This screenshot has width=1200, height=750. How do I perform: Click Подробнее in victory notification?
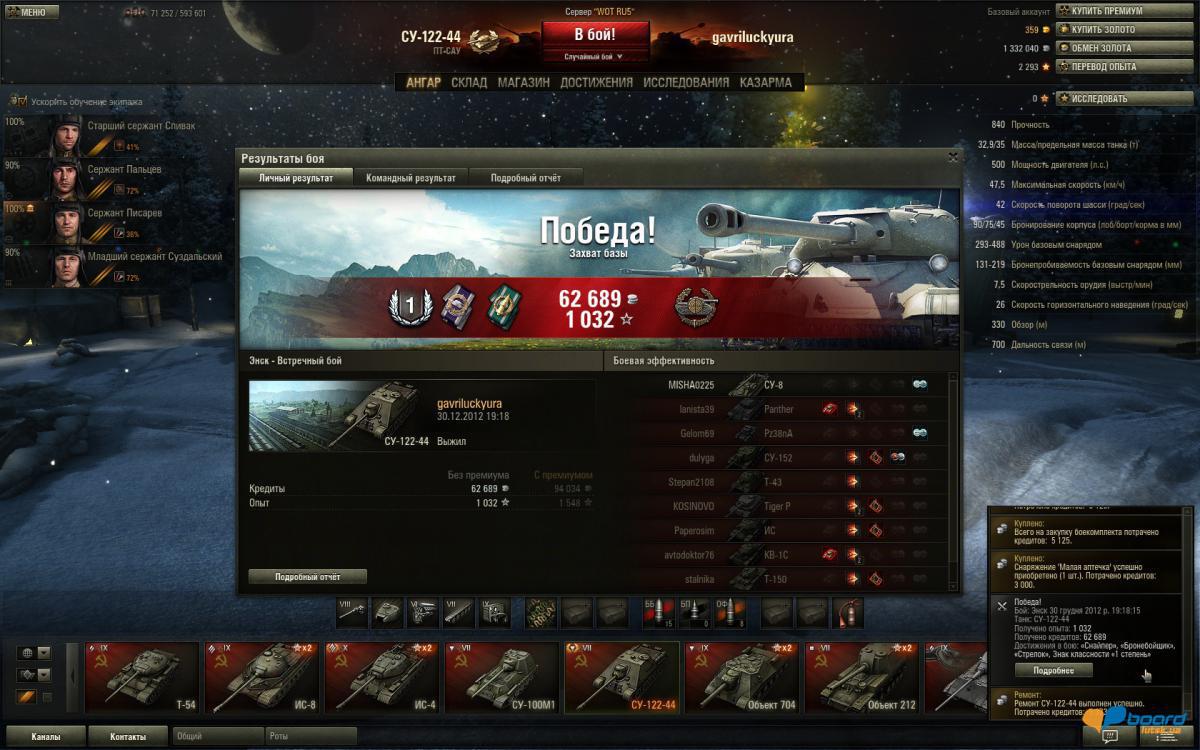pos(1053,670)
